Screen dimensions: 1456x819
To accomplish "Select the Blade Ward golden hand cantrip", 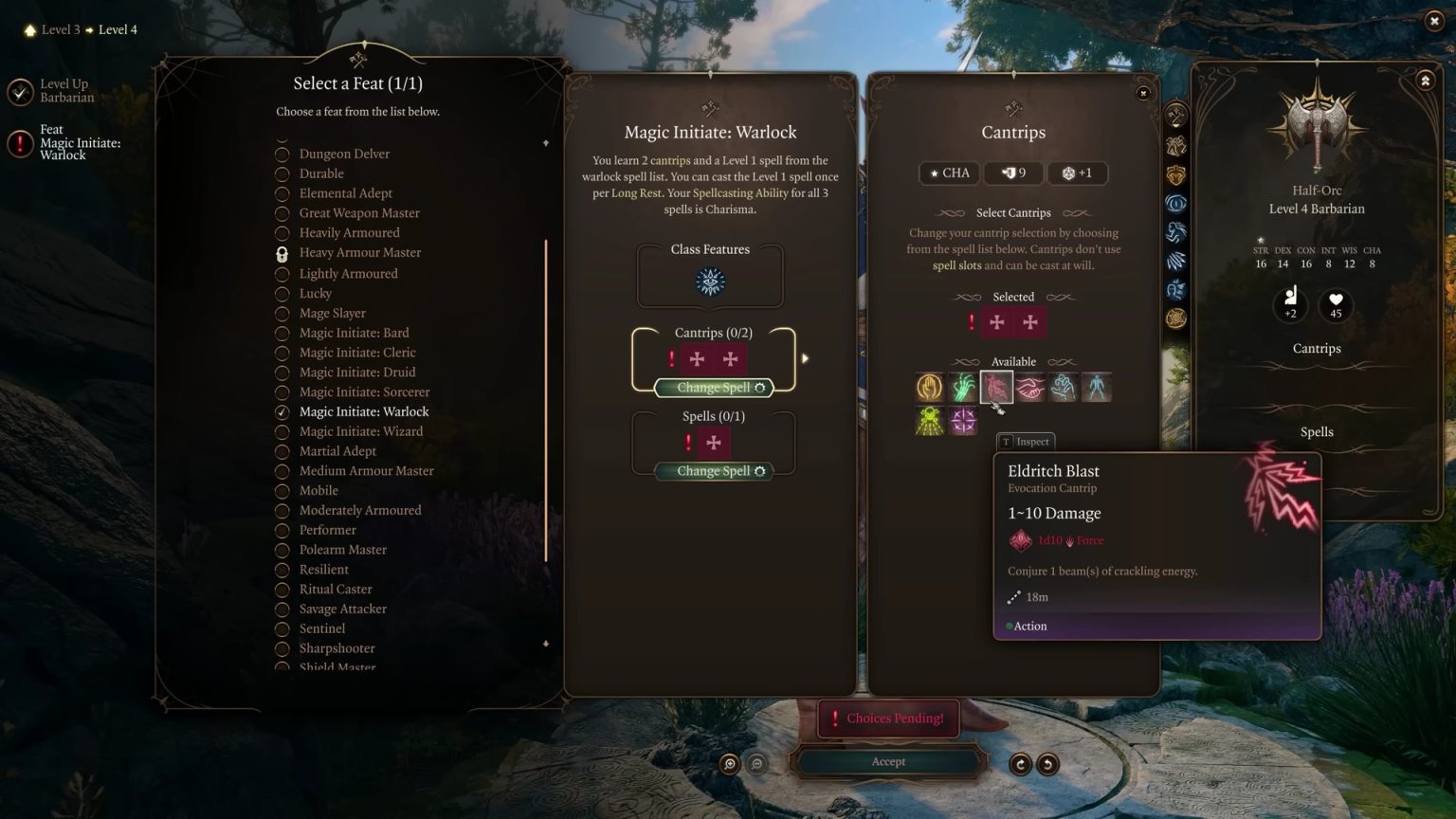I will pyautogui.click(x=929, y=387).
